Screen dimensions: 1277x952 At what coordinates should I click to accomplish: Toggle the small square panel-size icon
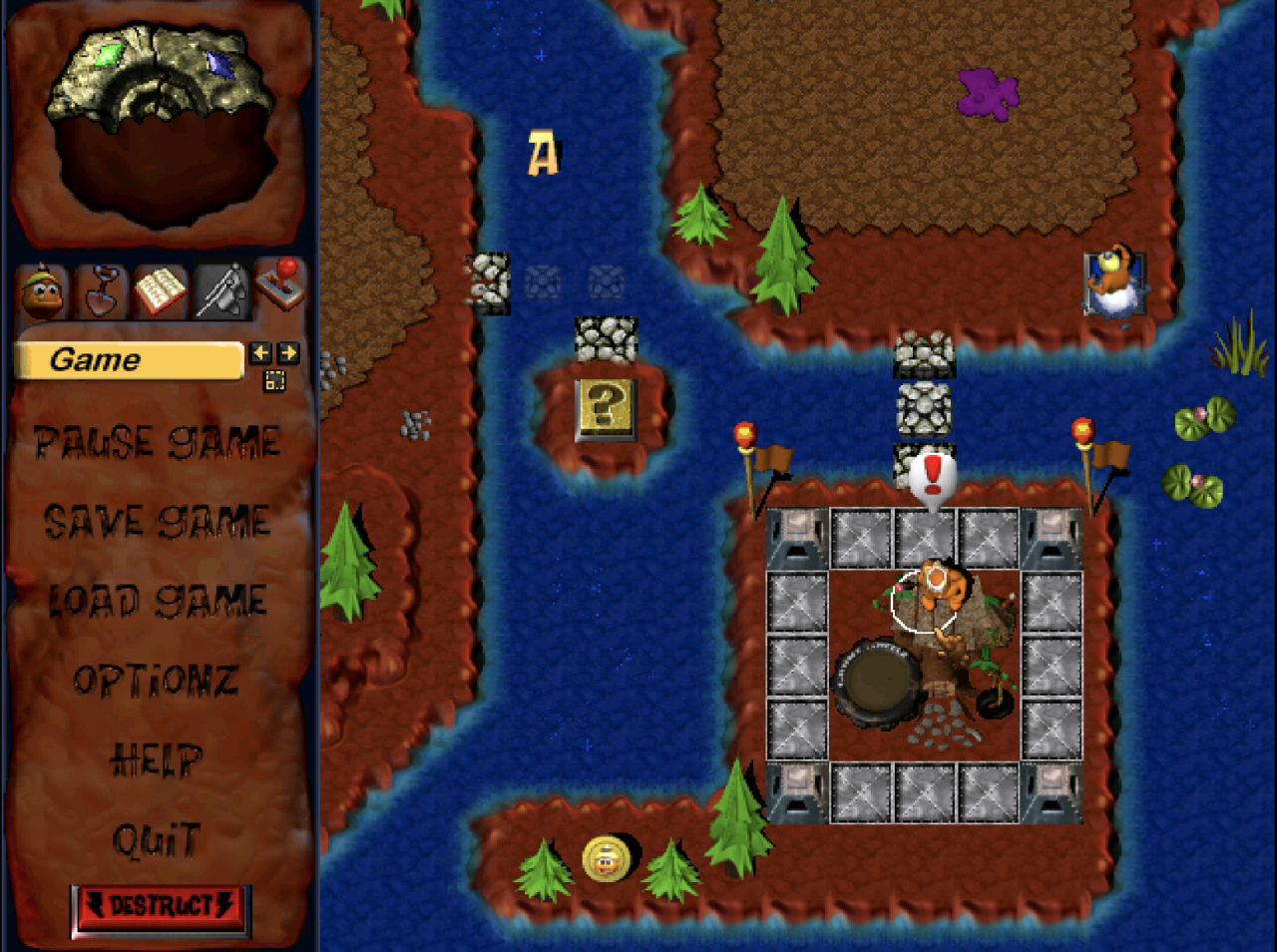click(274, 380)
